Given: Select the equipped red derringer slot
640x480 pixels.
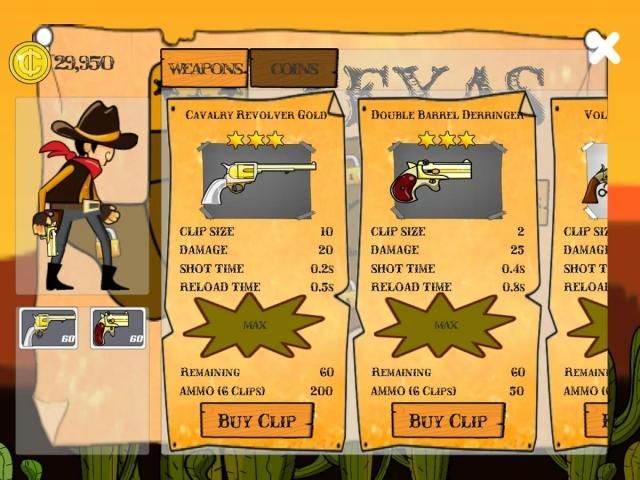Looking at the screenshot, I should pos(118,327).
